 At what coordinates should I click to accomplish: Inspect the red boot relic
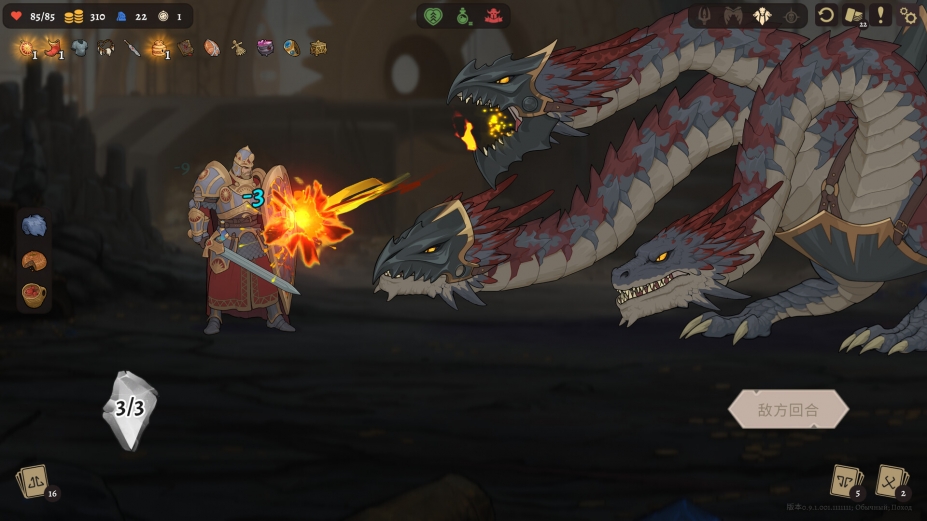click(53, 47)
